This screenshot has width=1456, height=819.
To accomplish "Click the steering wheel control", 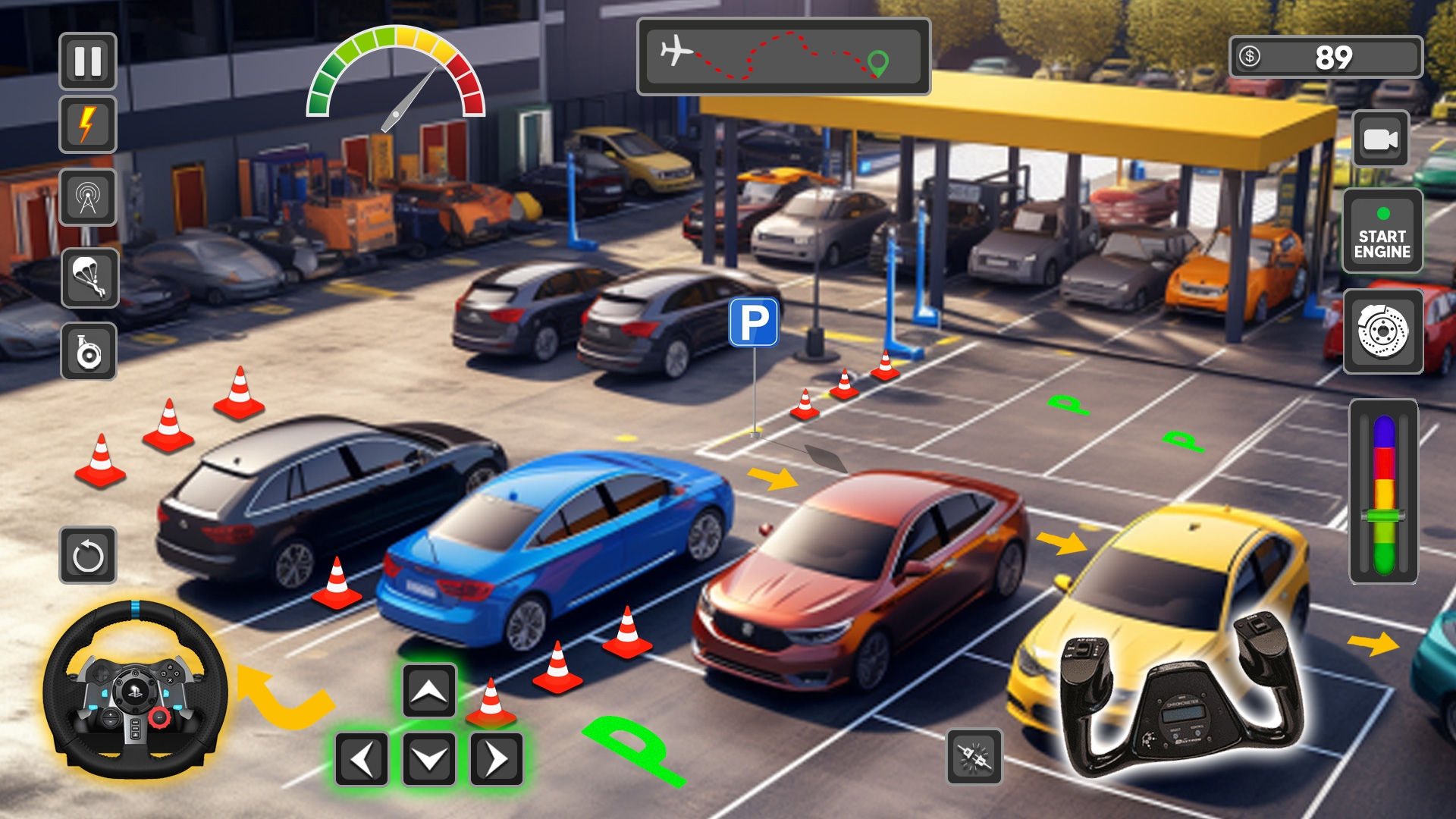I will 135,690.
